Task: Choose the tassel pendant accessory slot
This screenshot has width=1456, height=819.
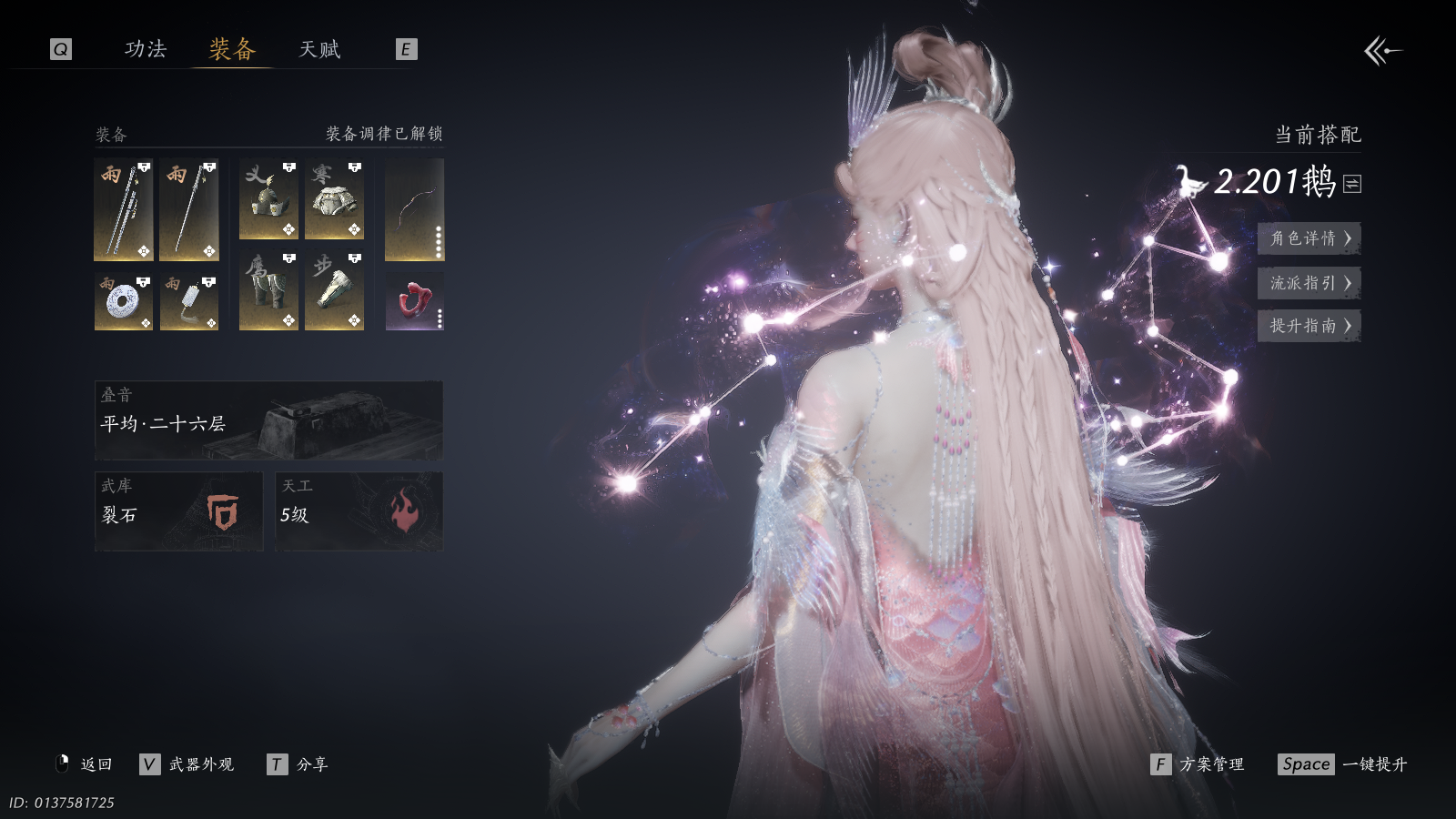Action: coord(189,301)
